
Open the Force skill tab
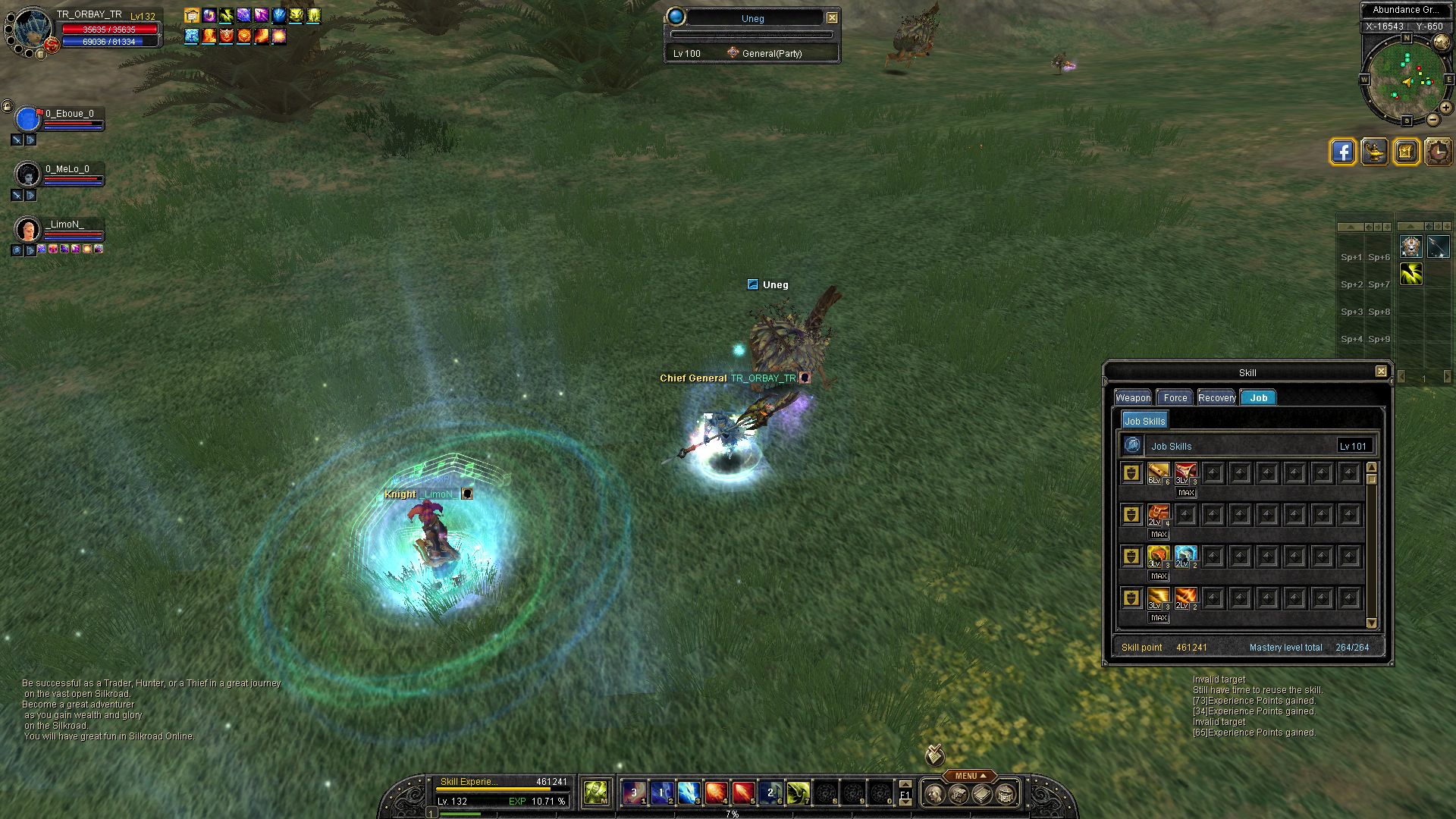[1175, 397]
